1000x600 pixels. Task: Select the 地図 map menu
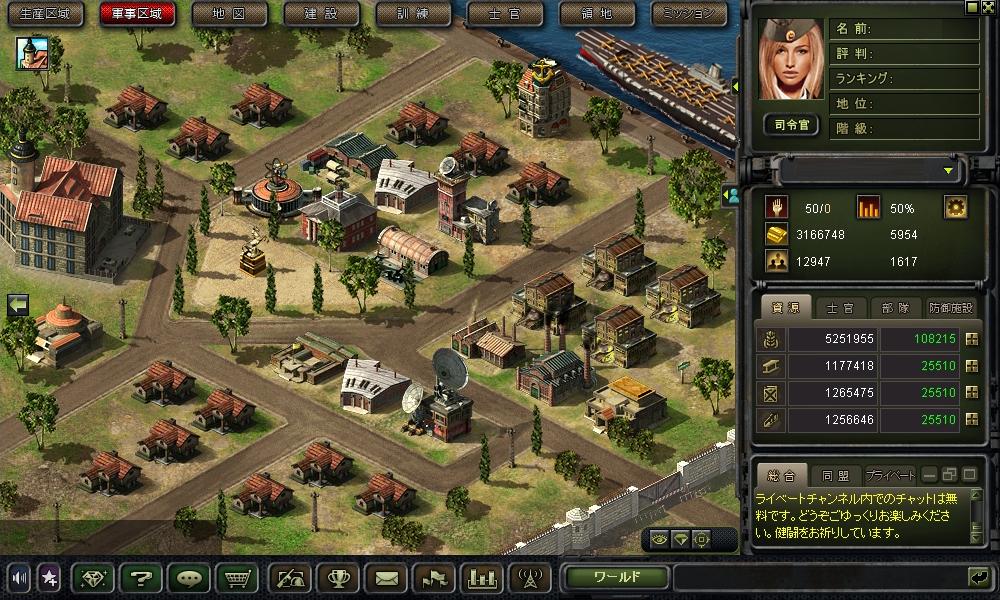[x=229, y=14]
